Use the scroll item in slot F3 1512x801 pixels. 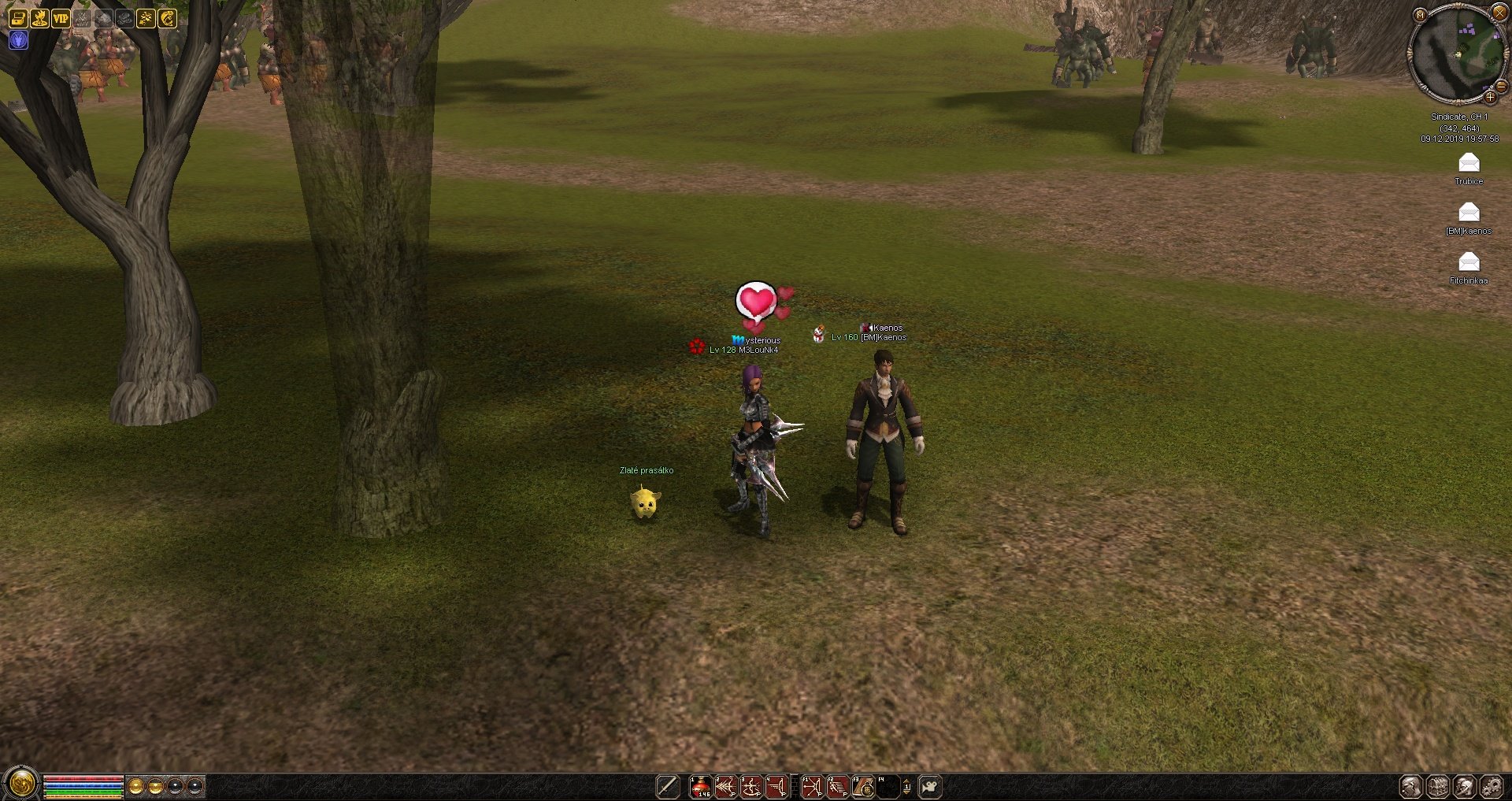click(x=863, y=786)
